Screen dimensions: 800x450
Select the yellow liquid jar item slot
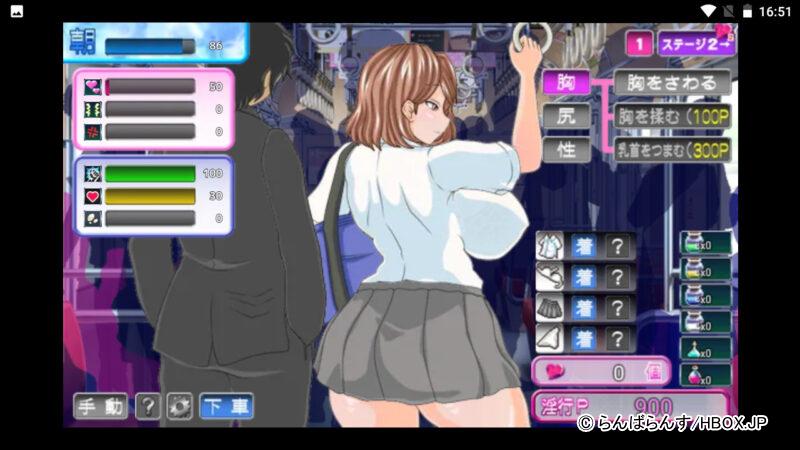pos(704,271)
